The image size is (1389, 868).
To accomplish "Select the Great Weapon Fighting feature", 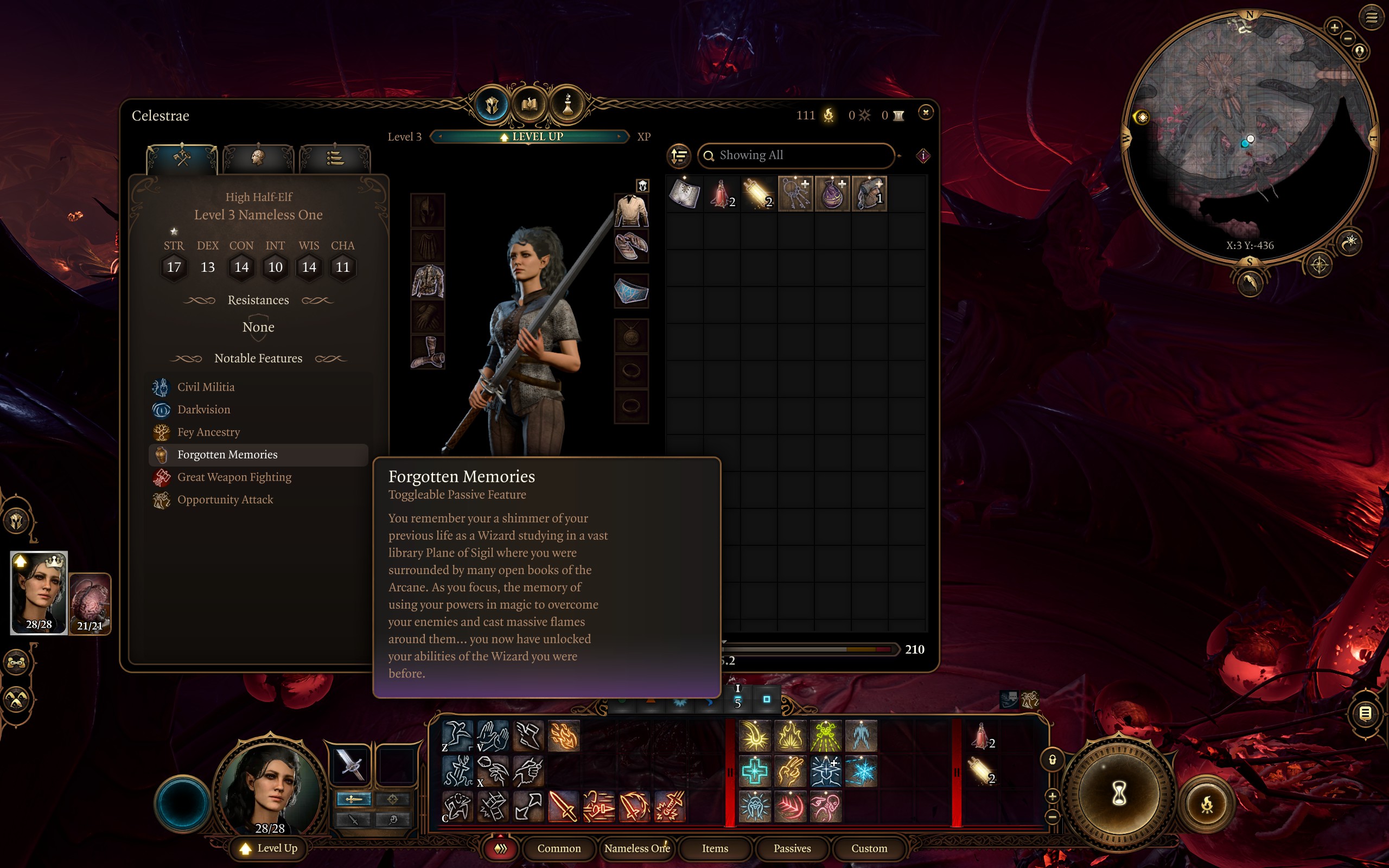I will click(x=234, y=477).
